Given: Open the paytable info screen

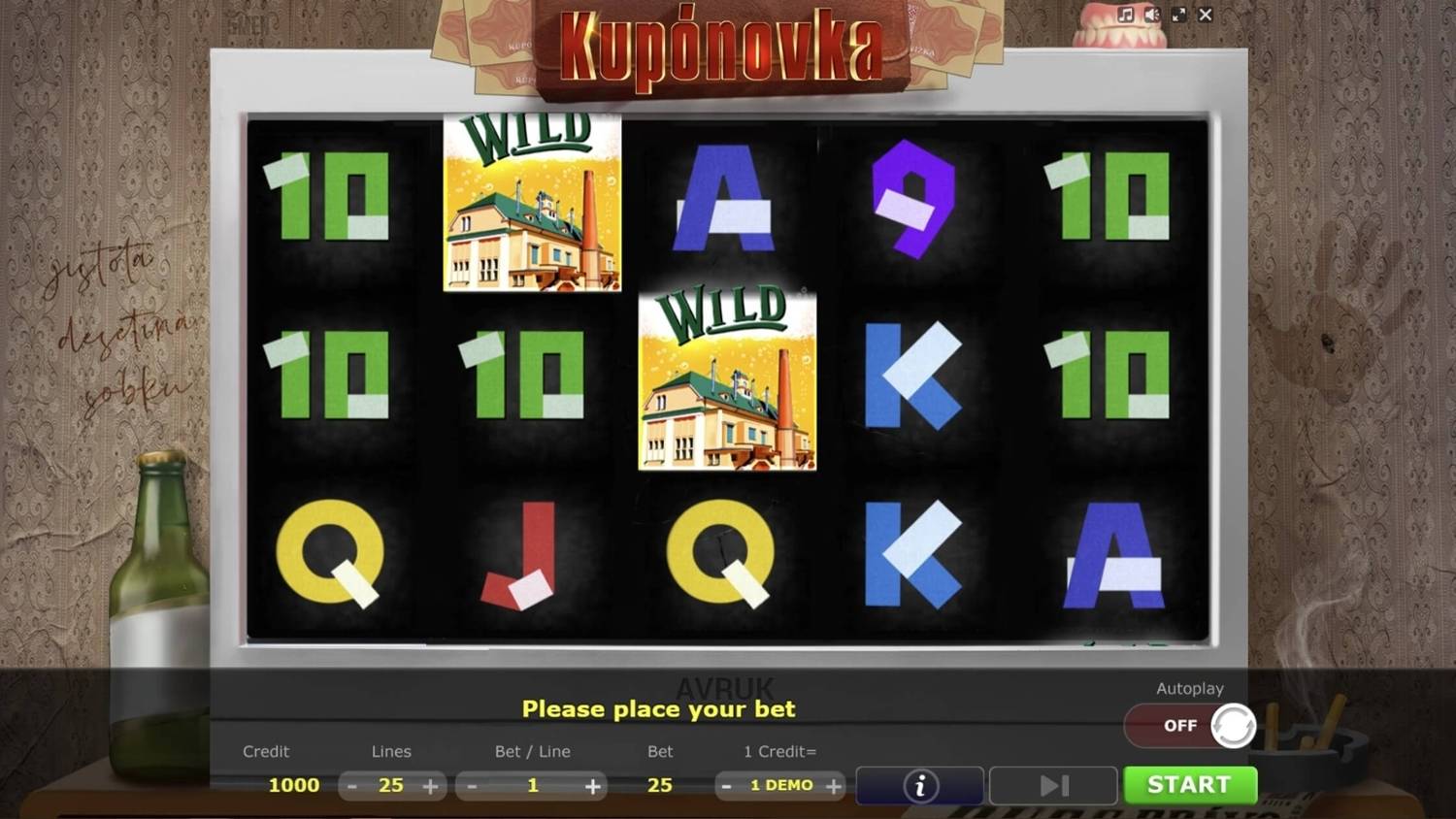Looking at the screenshot, I should tap(919, 785).
